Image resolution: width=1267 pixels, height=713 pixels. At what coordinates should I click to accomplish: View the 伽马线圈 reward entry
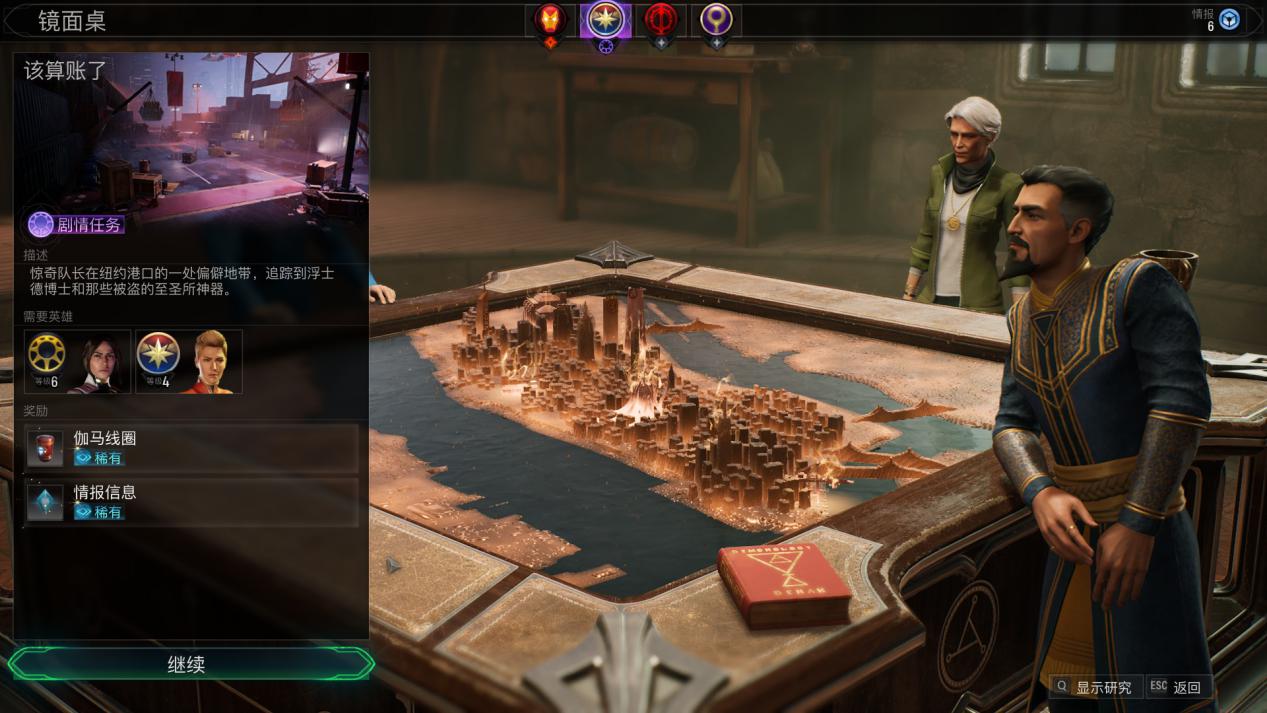191,447
